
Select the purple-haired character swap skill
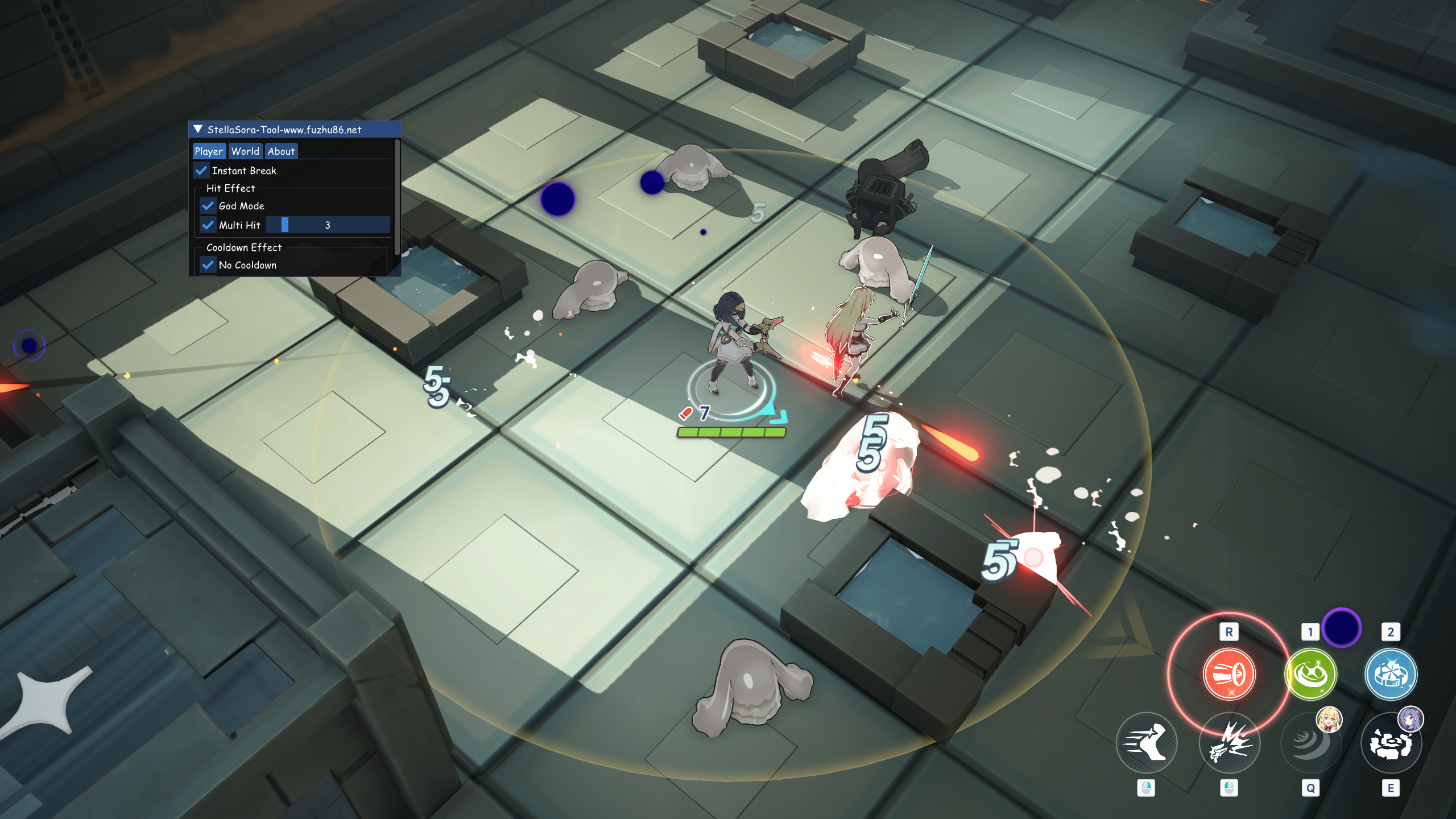pos(1391,743)
